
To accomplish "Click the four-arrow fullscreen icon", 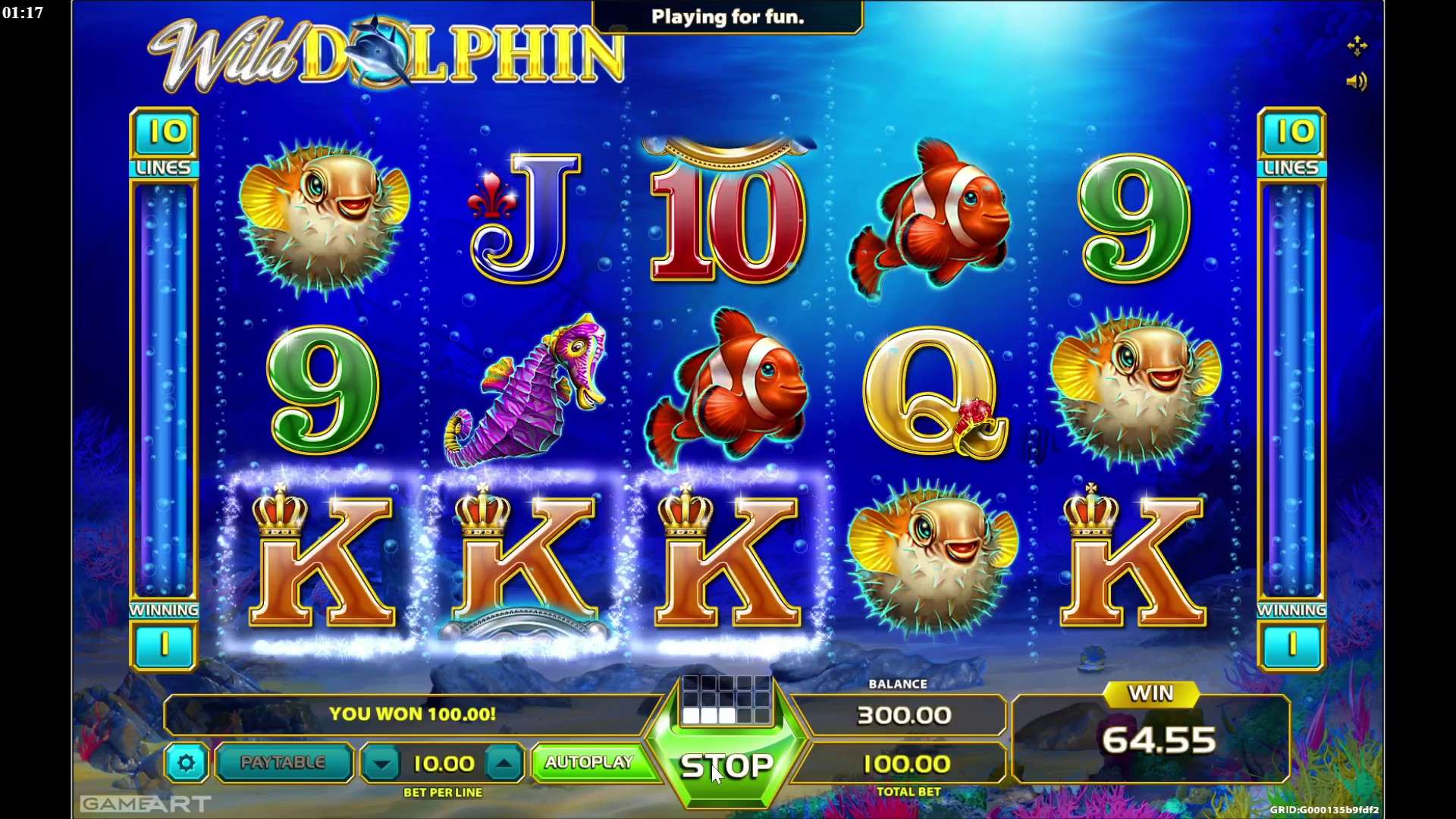I will 1358,45.
